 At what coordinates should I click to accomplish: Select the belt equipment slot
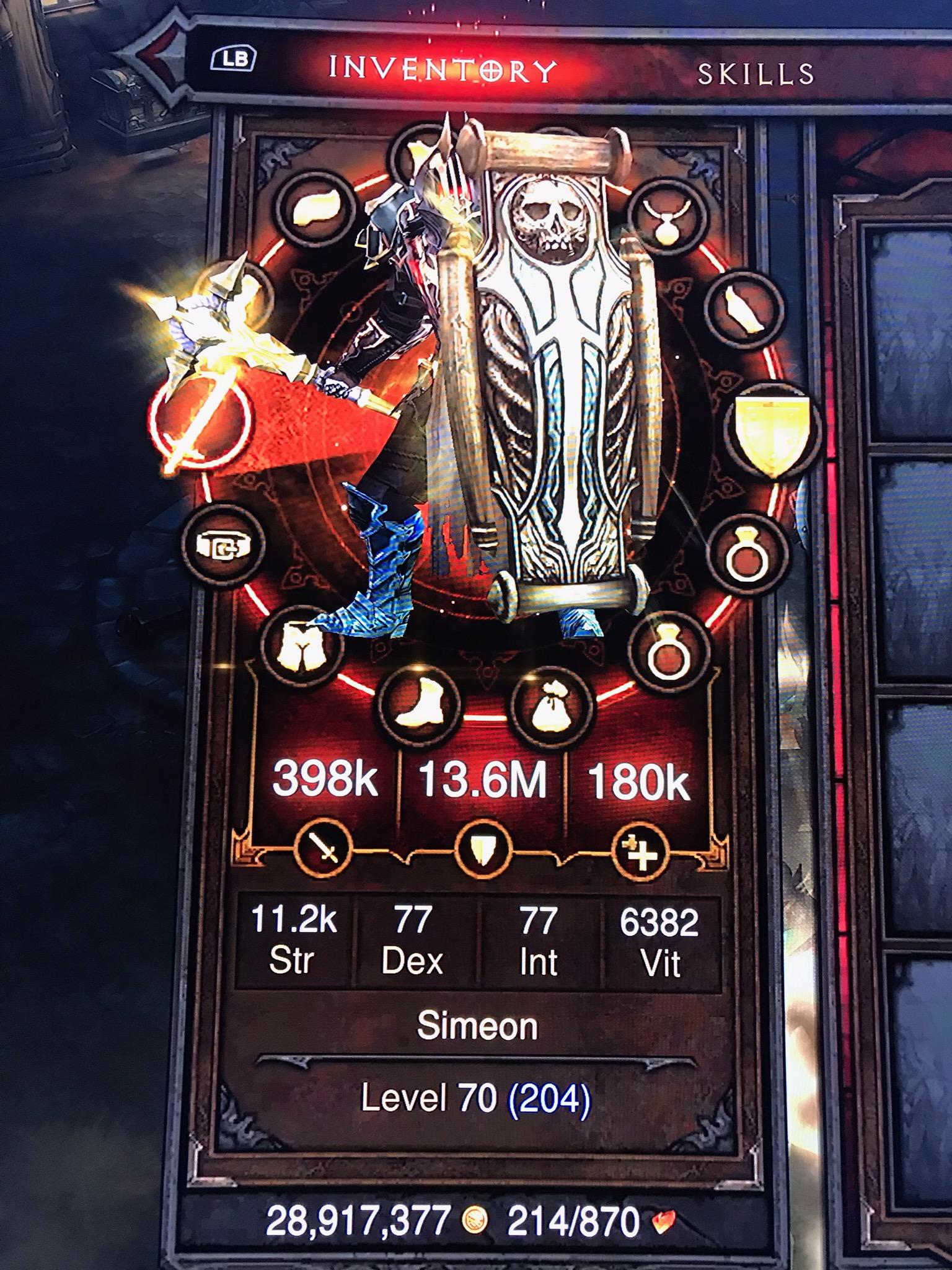coord(224,544)
